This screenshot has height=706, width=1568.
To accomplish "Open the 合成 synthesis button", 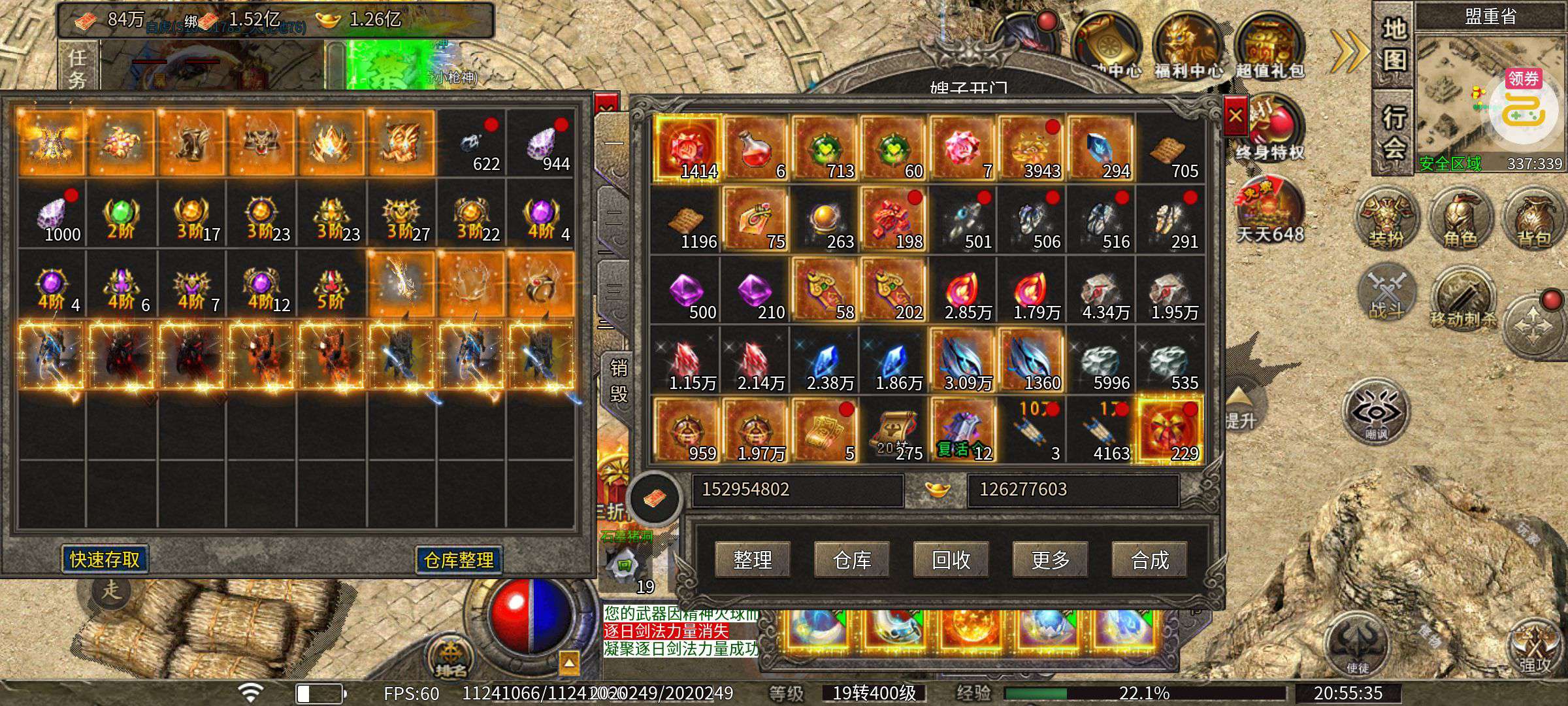I will [x=1150, y=560].
